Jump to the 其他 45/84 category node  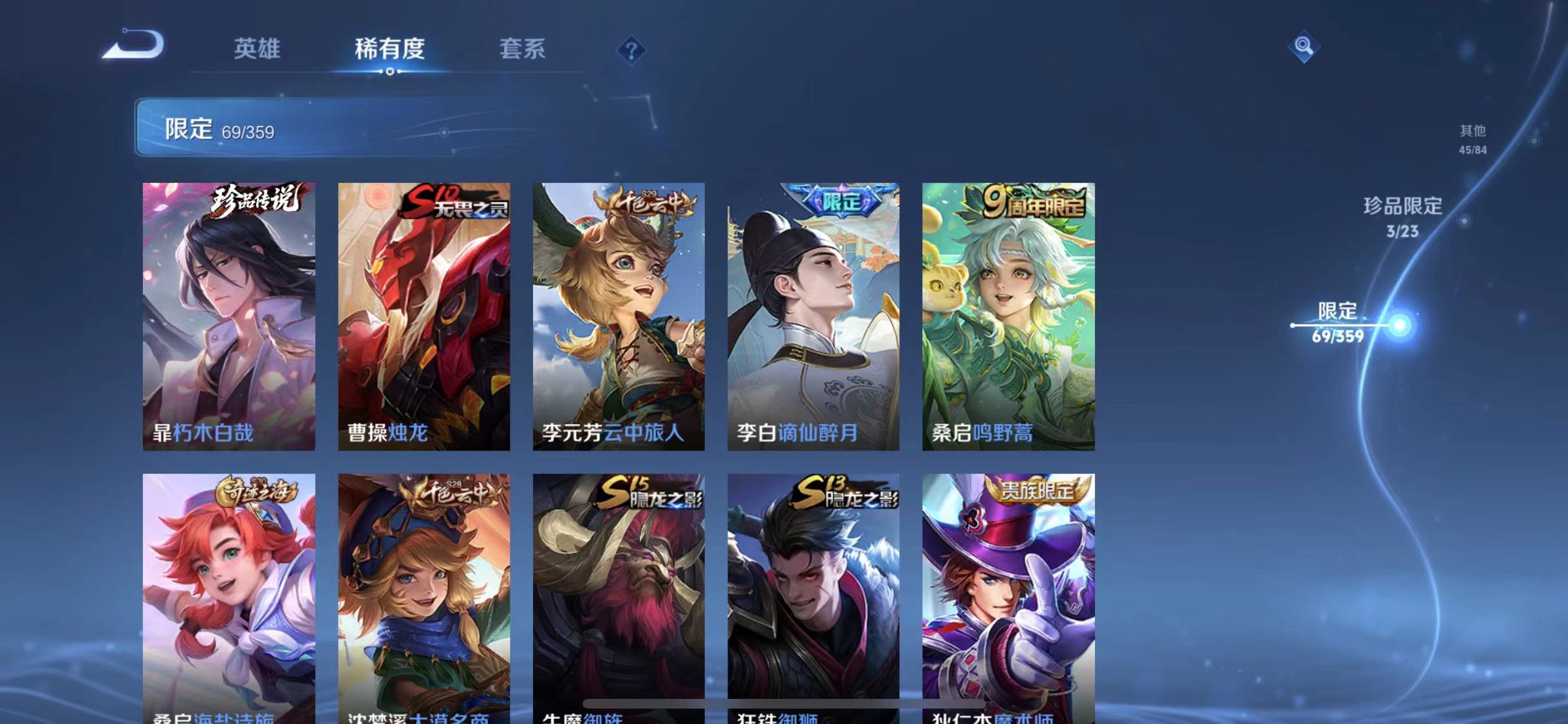1472,140
